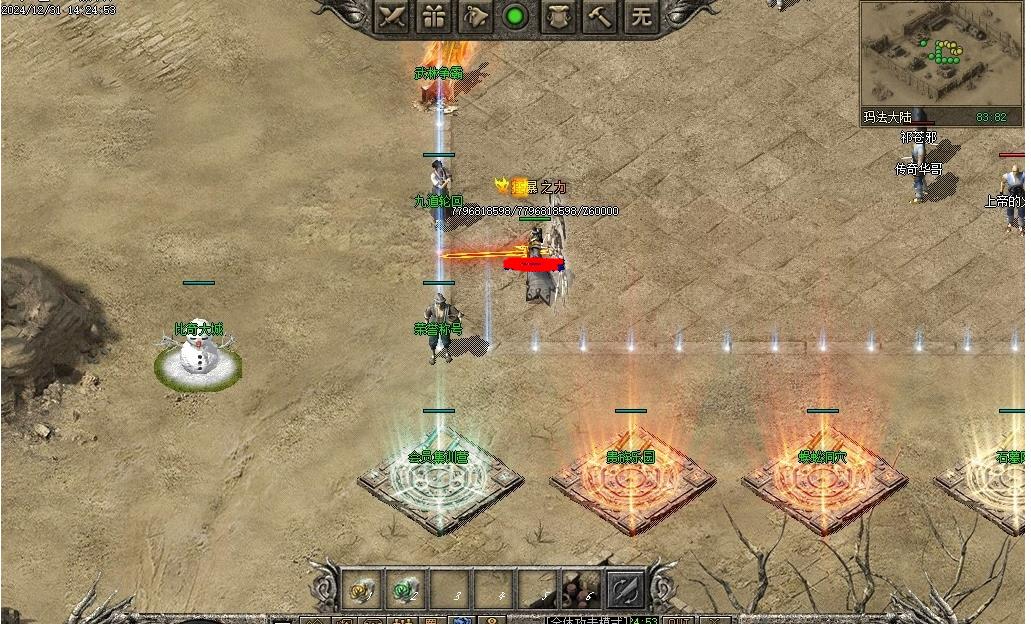Image resolution: width=1031 pixels, height=624 pixels.
Task: Select the item in hotbar slot 6
Action: [580, 590]
